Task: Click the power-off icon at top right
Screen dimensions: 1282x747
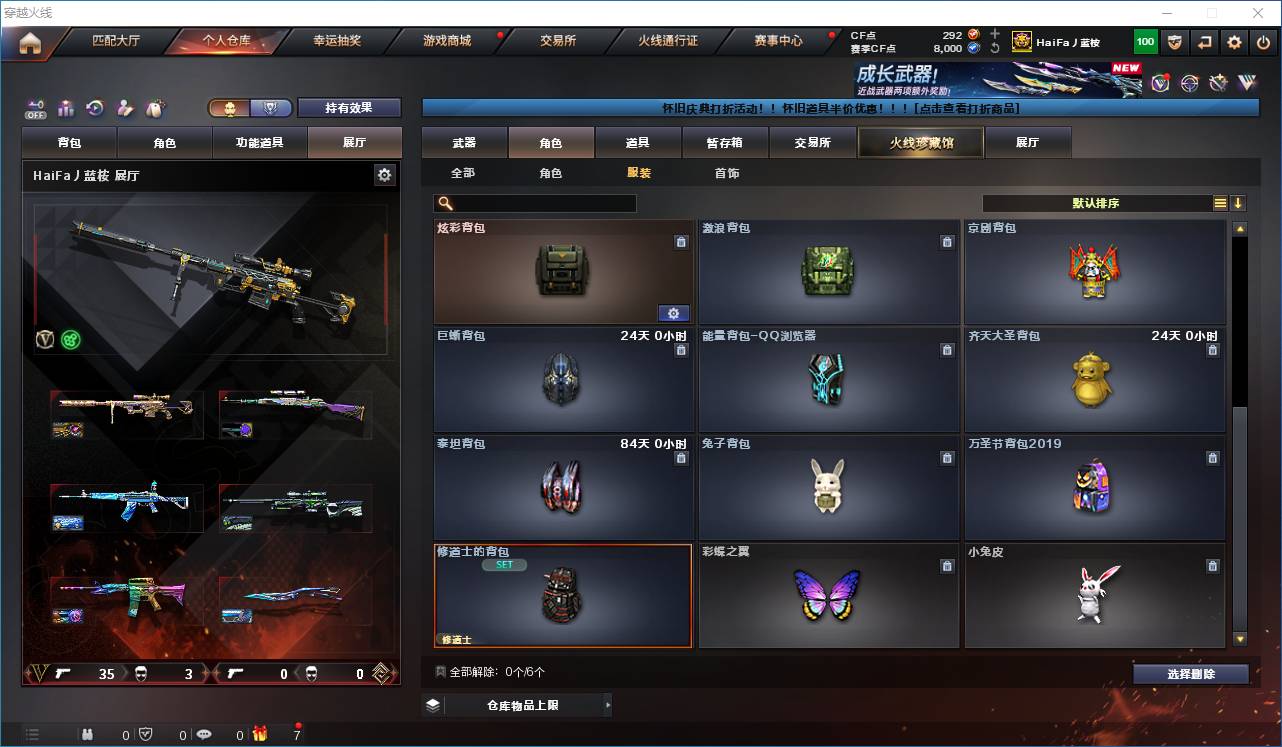Action: pyautogui.click(x=1263, y=41)
